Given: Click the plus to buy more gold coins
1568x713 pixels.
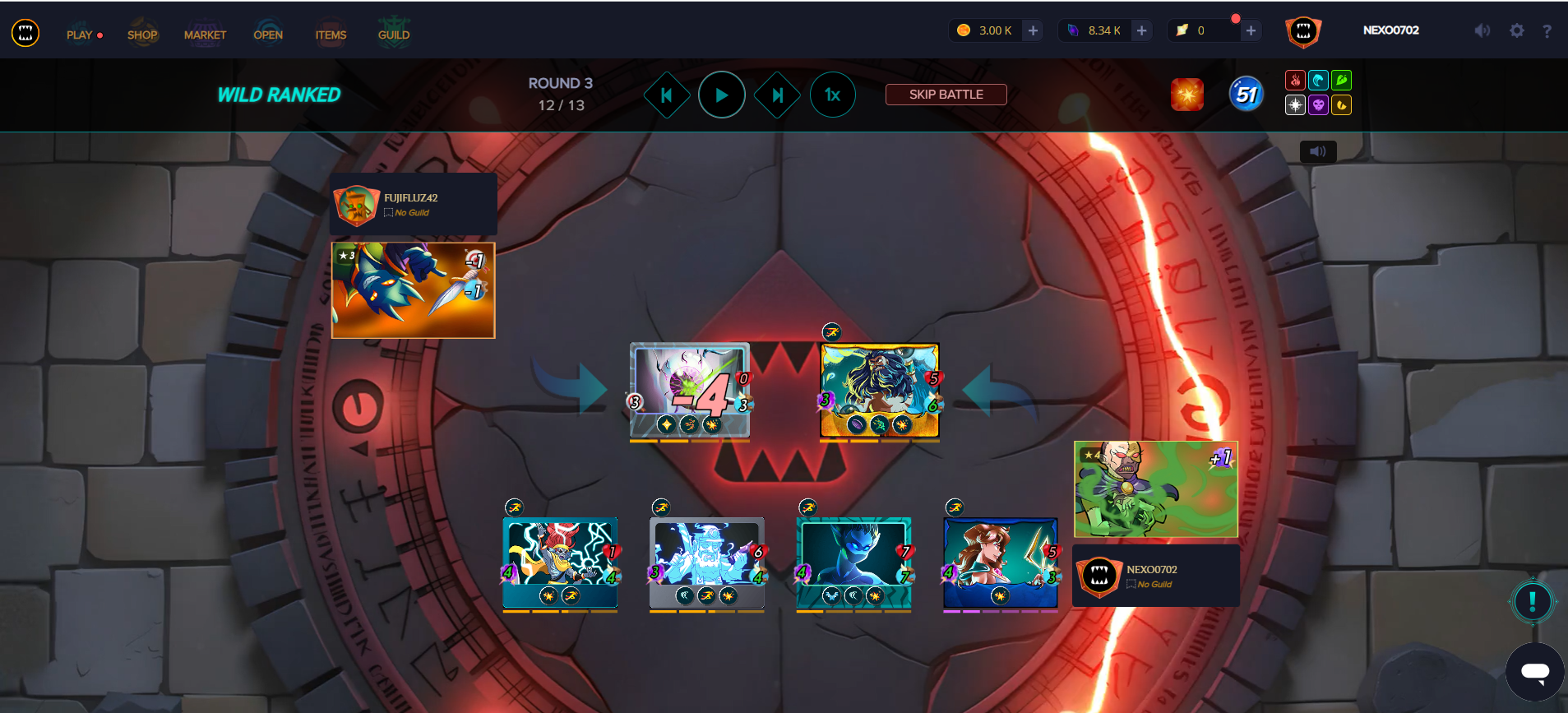Looking at the screenshot, I should click(x=1032, y=30).
